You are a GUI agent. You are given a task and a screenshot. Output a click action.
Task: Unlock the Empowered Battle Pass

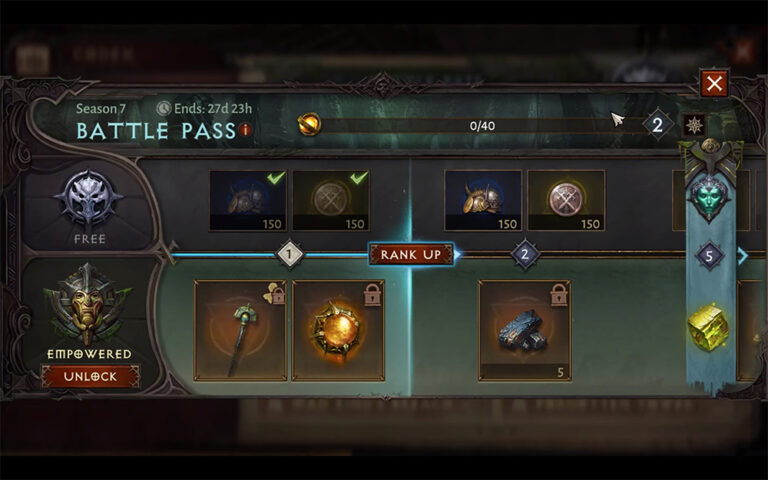[x=90, y=376]
